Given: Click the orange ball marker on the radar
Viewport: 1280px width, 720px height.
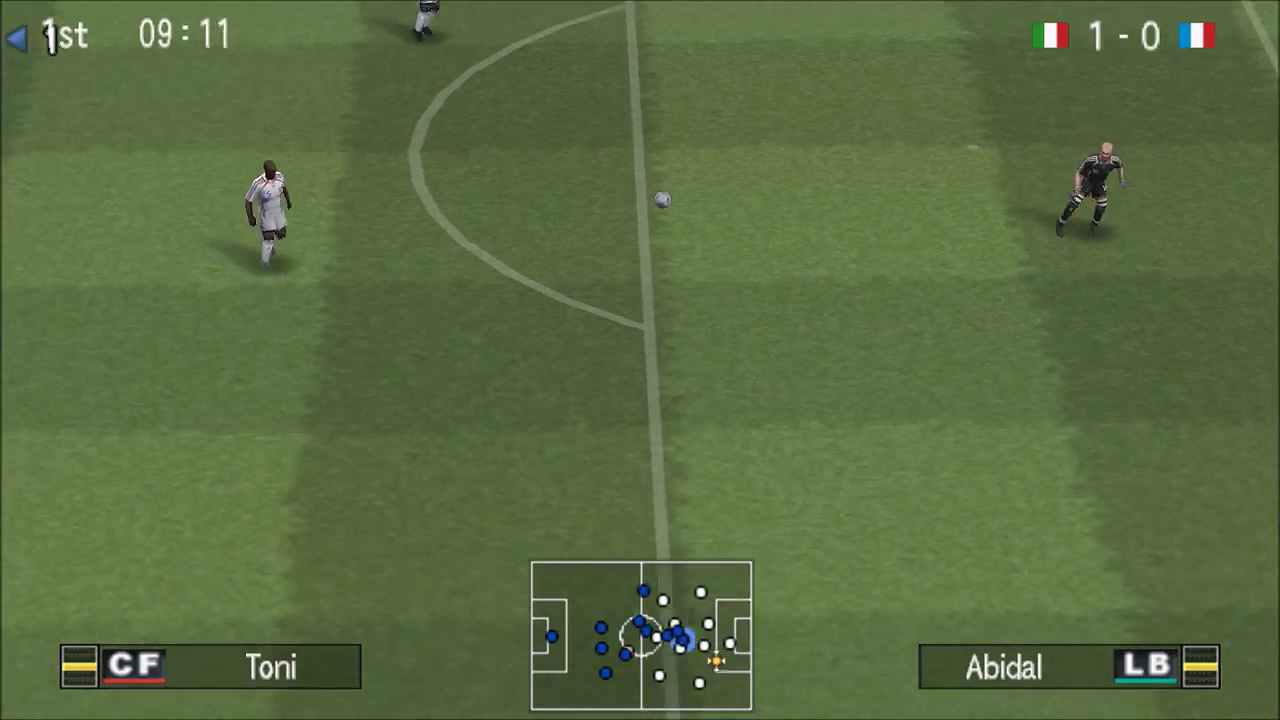Looking at the screenshot, I should 716,660.
